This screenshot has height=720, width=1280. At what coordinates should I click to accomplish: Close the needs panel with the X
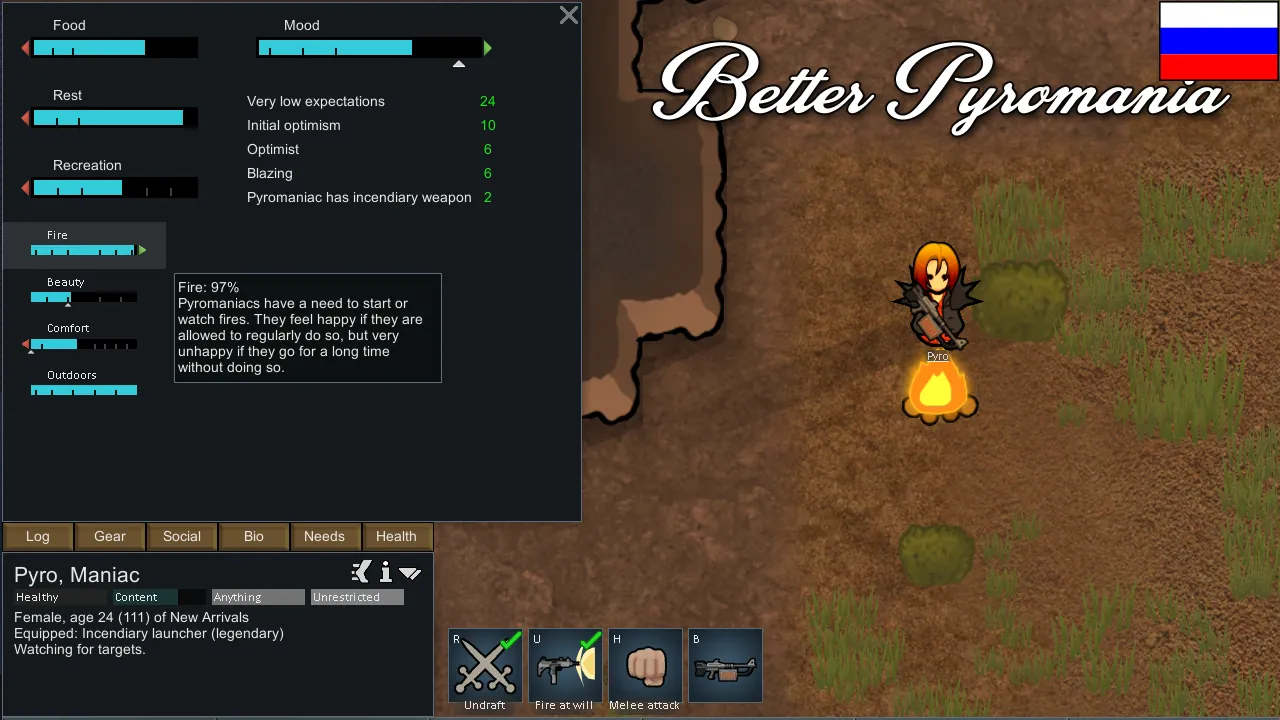pos(569,15)
